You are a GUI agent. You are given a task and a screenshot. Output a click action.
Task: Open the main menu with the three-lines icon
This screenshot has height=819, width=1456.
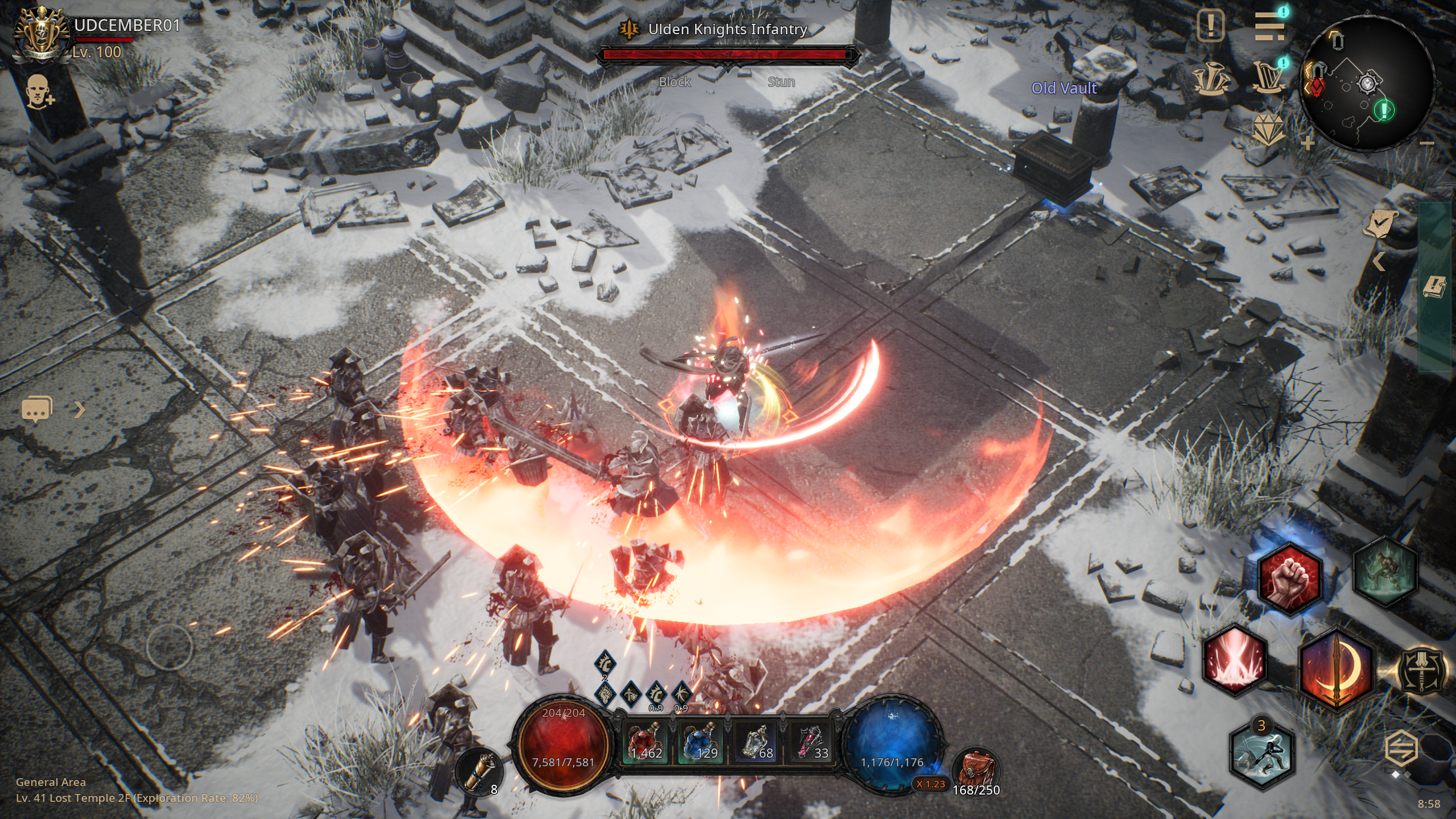1269,26
